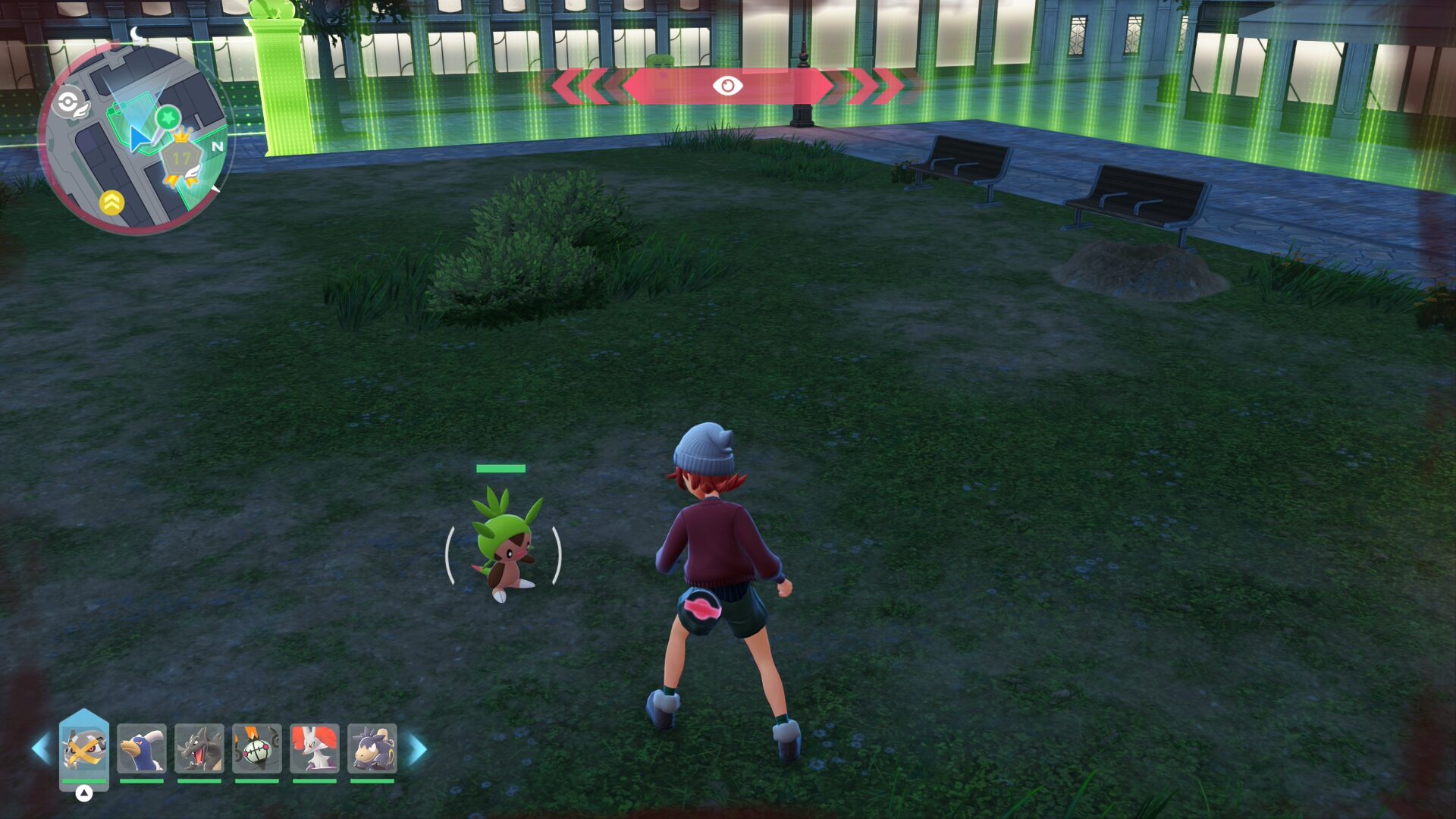Pick the Chandelure party slot
Viewport: 1456px width, 819px height.
(x=257, y=749)
